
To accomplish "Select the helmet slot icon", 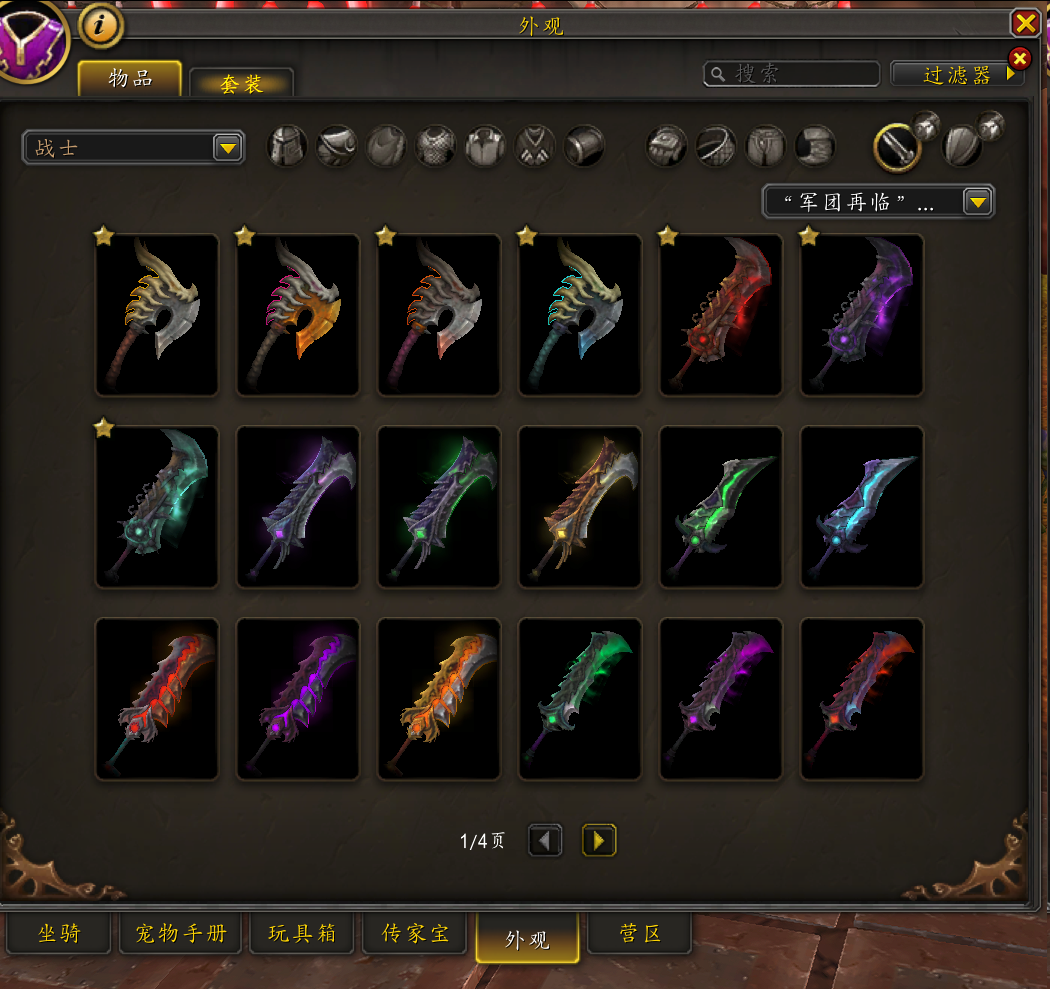I will tap(287, 147).
